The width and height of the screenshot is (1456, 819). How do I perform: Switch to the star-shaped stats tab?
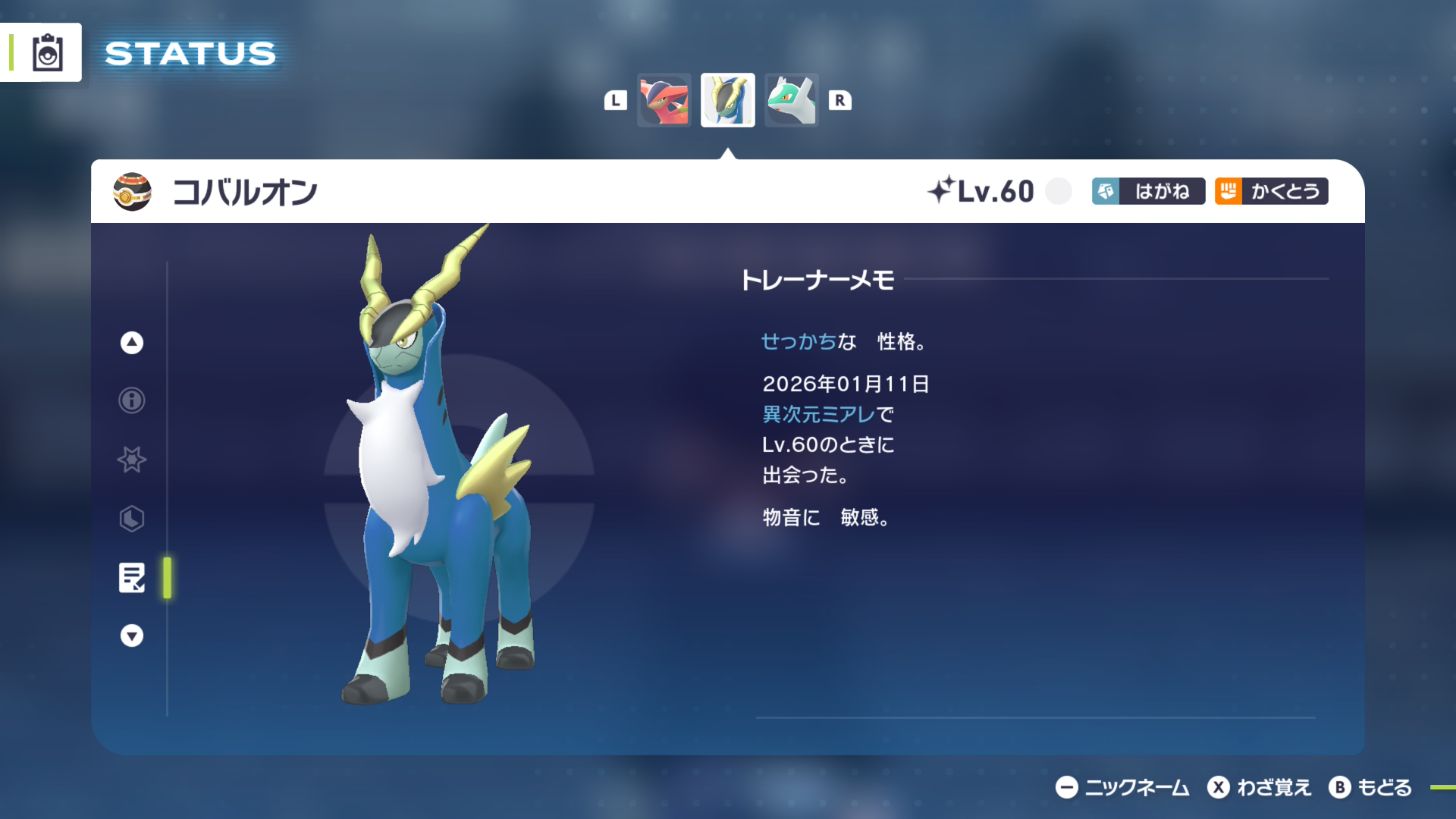point(132,460)
